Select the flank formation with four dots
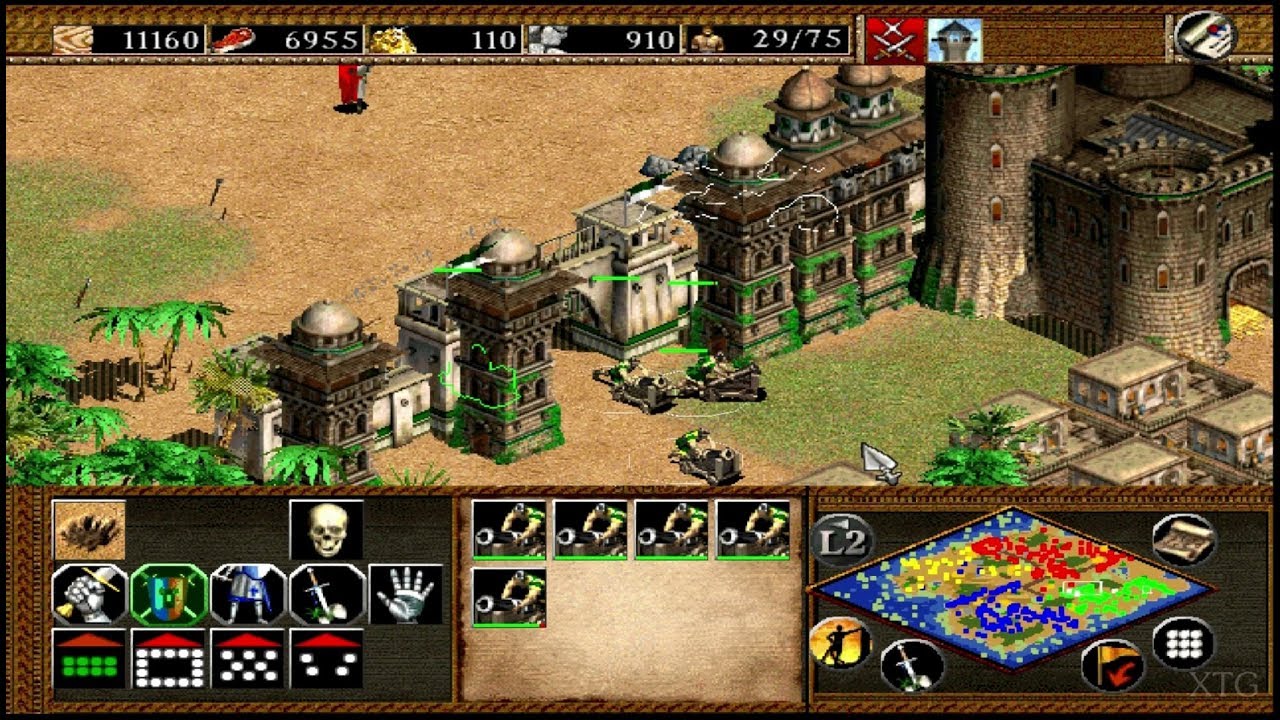This screenshot has height=720, width=1280. coord(327,658)
